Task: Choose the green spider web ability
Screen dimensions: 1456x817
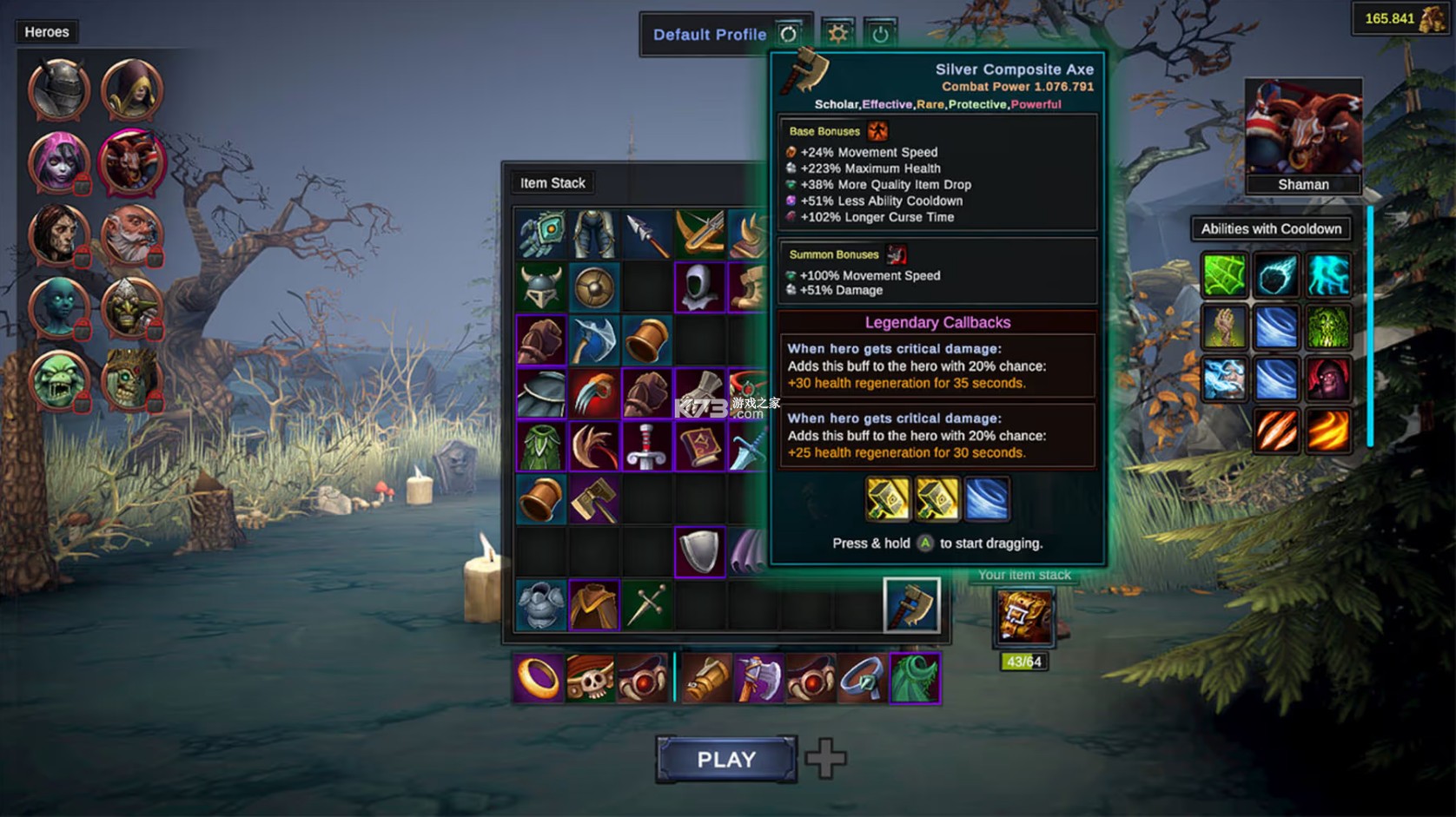Action: (1225, 275)
